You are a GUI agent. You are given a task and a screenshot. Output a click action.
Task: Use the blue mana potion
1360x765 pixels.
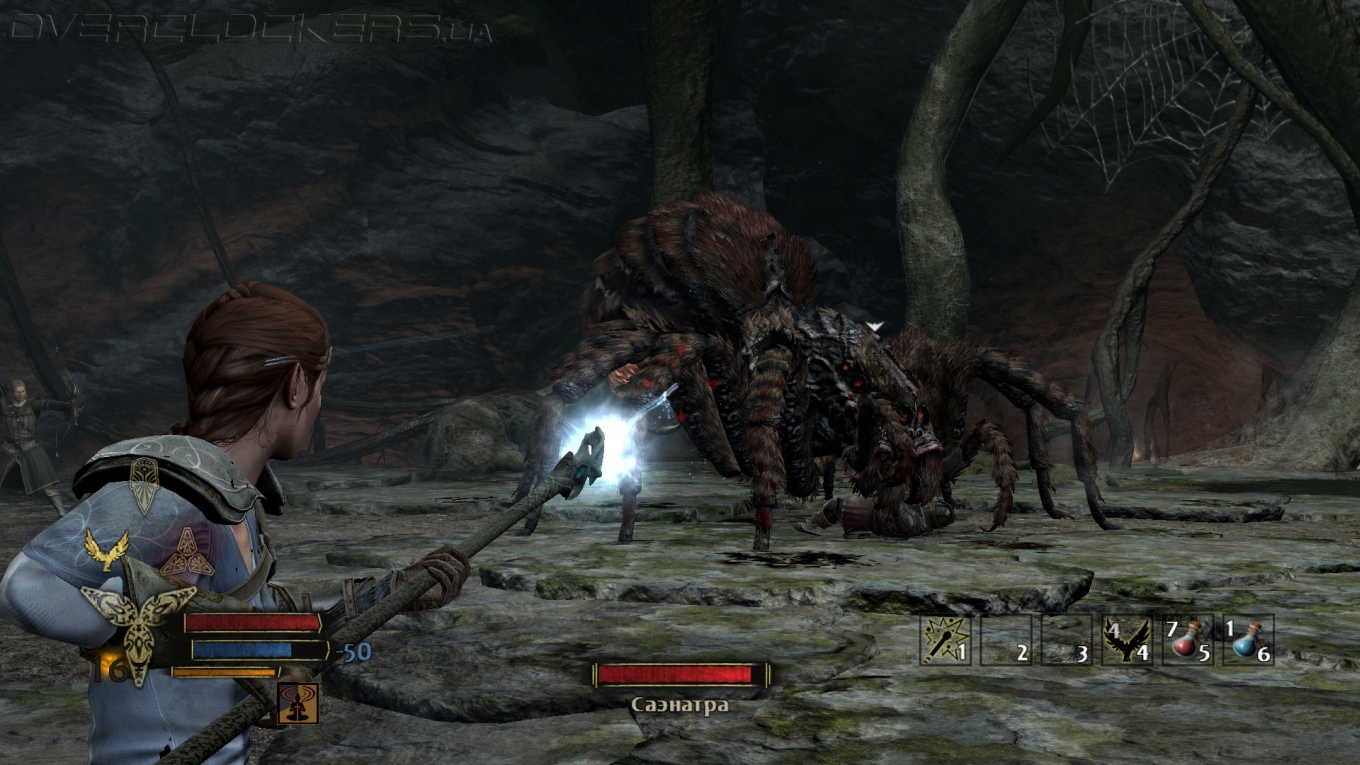(x=1248, y=640)
